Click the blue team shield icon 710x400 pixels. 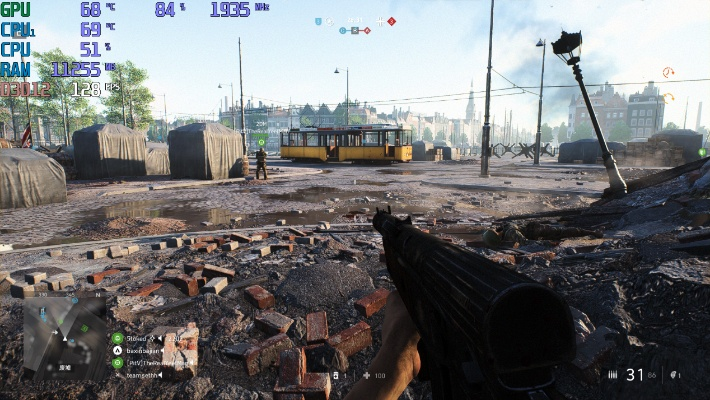coord(318,21)
